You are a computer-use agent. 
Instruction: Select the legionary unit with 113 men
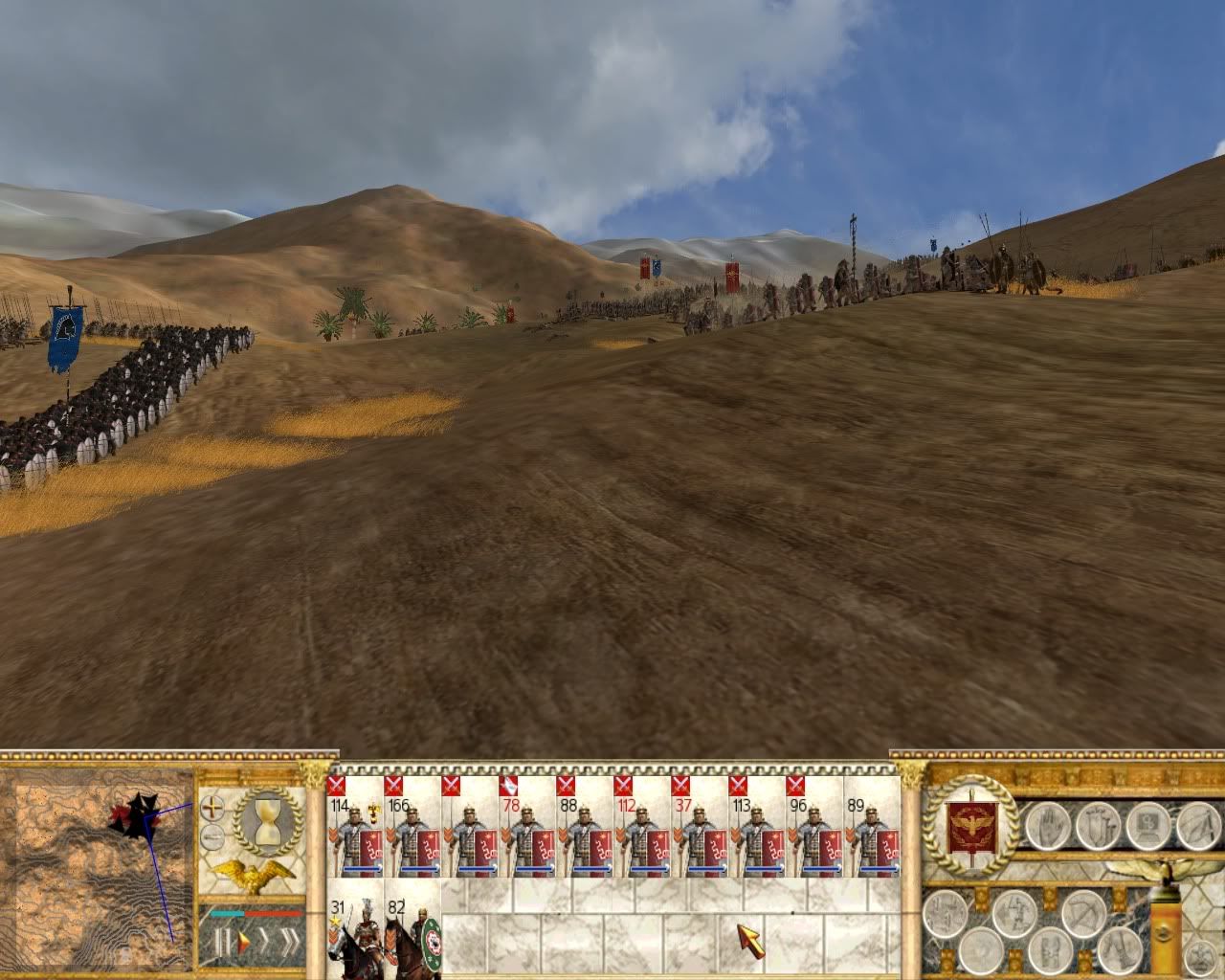click(x=757, y=835)
